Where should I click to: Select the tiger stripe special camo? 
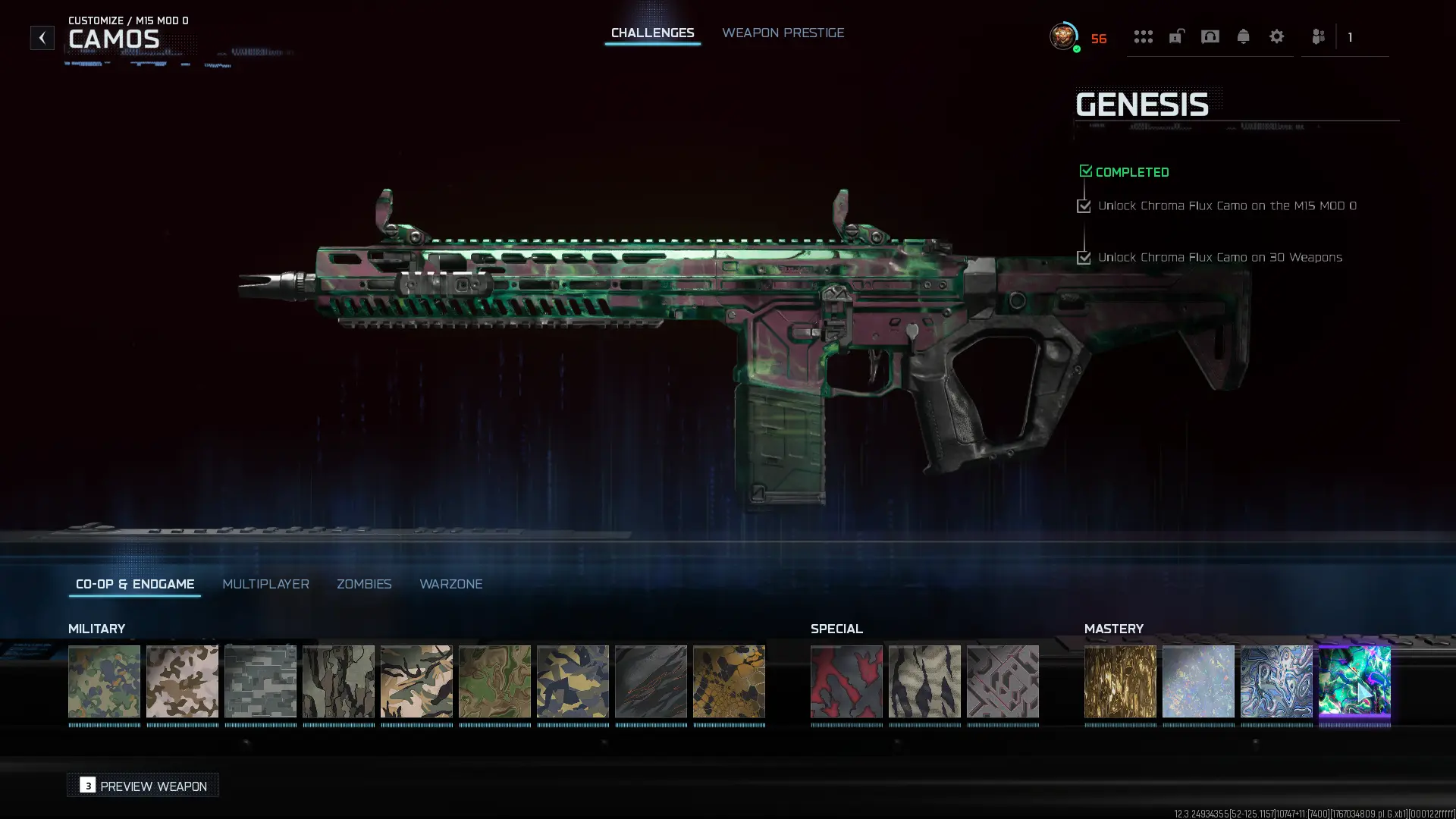[x=924, y=681]
